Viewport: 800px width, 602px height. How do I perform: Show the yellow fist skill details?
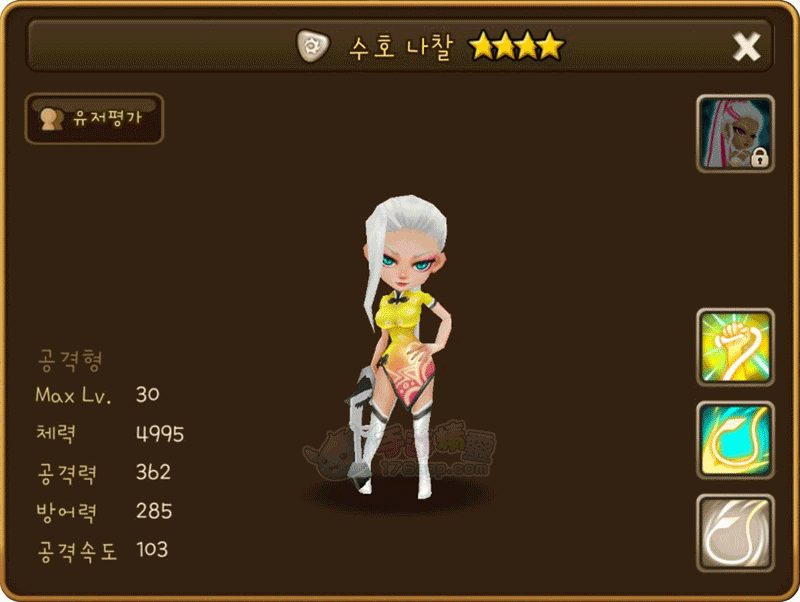click(735, 347)
